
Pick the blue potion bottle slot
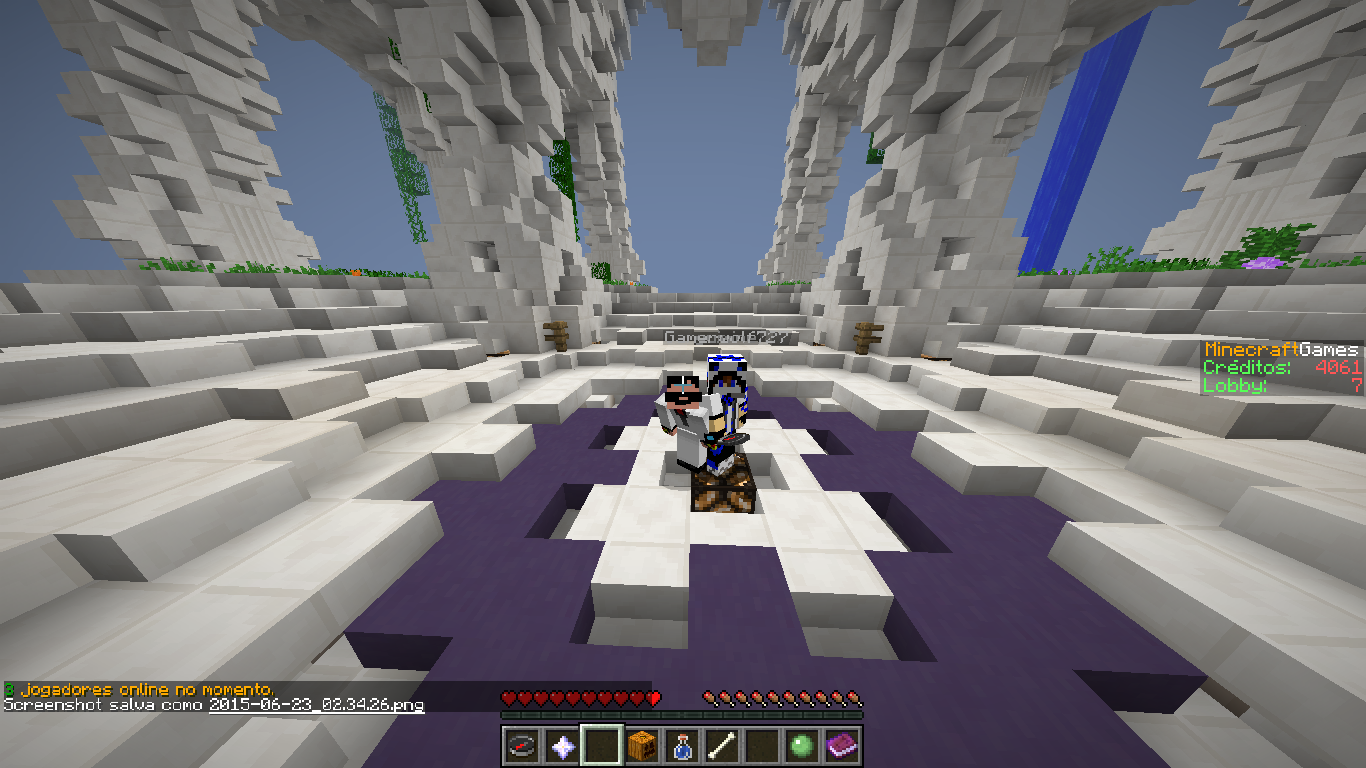point(682,746)
